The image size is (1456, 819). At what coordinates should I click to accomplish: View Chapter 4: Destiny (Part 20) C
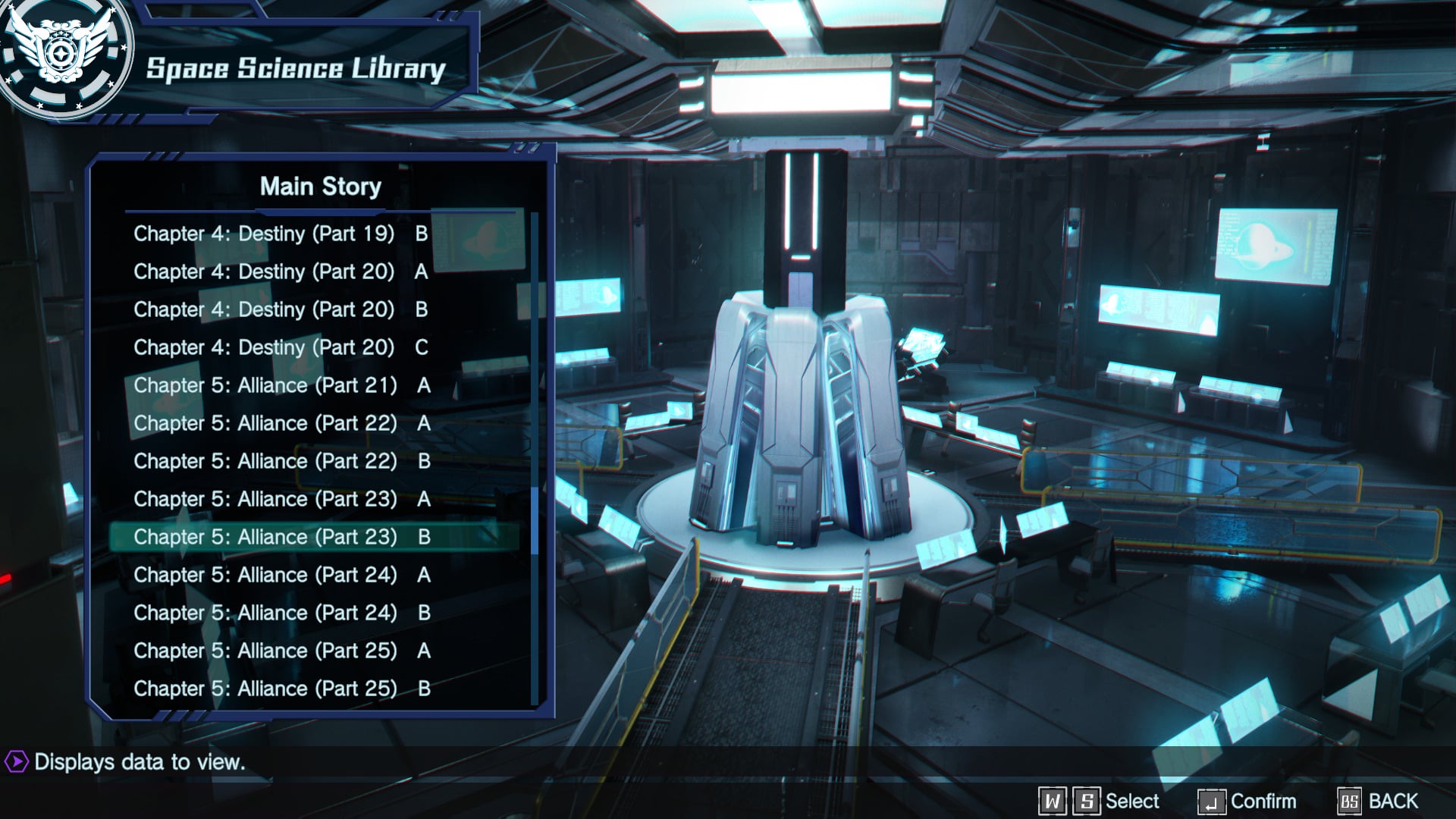[281, 347]
